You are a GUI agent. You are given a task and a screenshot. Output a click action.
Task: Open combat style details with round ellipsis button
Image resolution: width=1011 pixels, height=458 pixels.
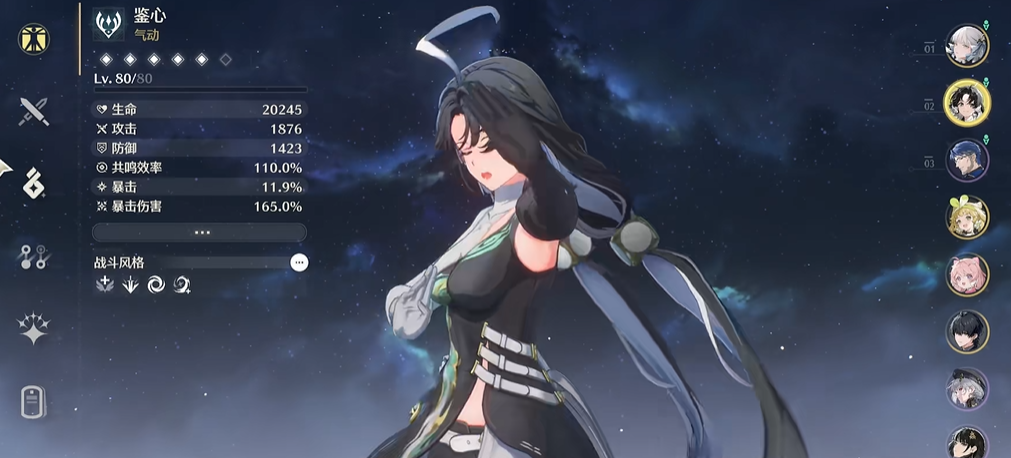pos(299,262)
